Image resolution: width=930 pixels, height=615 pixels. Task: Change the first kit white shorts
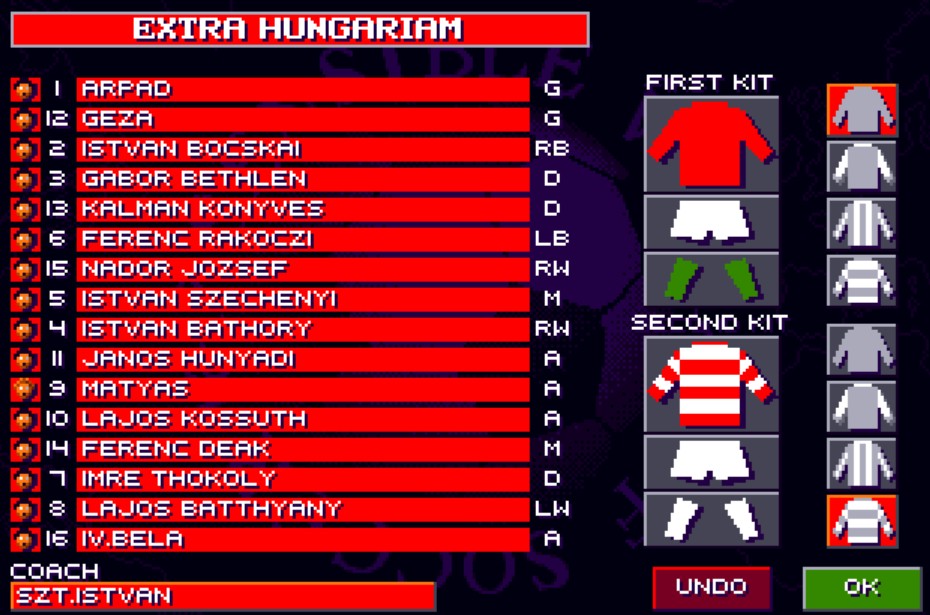[711, 221]
